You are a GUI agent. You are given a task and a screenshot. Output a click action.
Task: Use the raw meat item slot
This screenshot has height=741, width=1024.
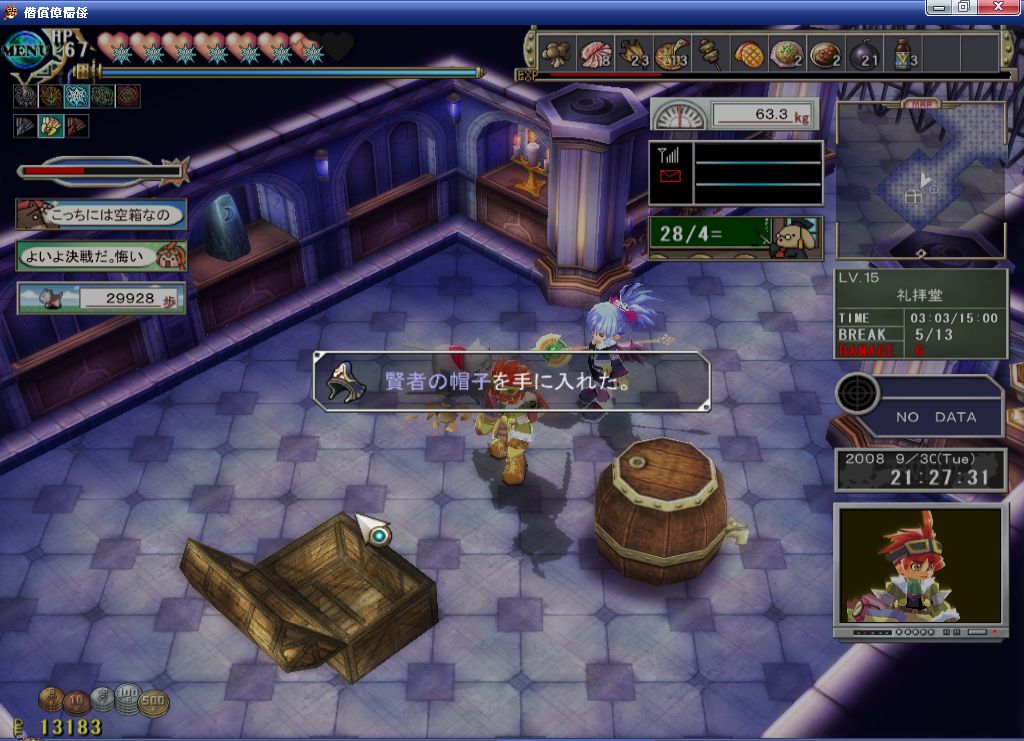click(597, 53)
